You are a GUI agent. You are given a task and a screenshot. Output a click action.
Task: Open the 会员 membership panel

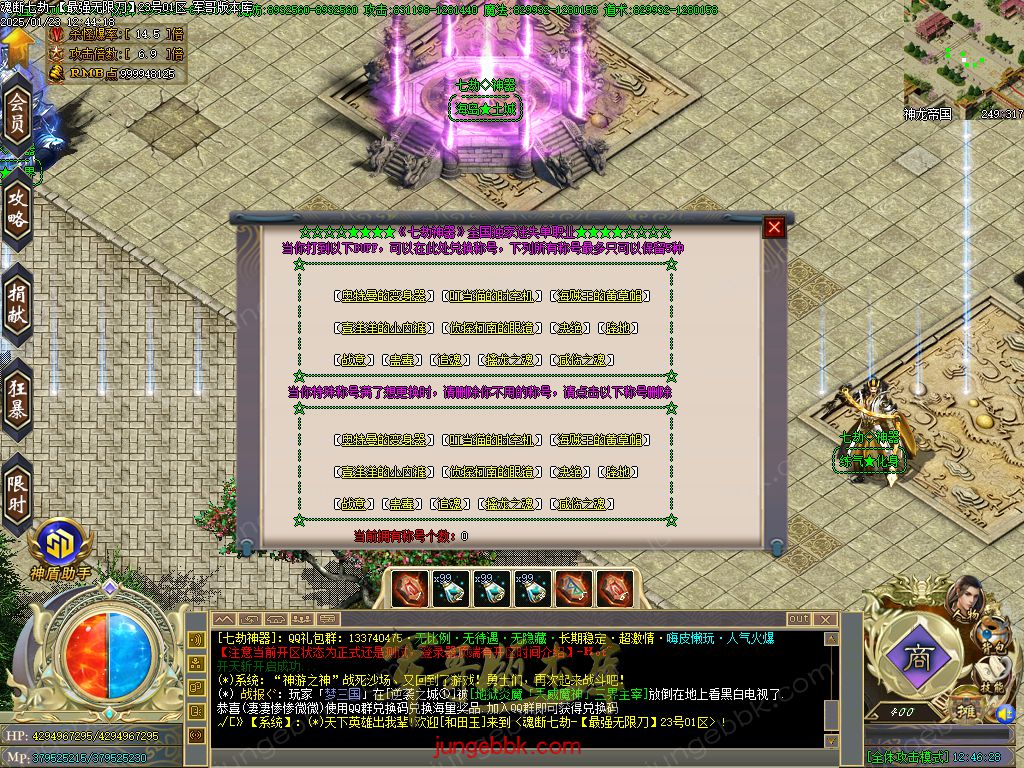coord(17,114)
